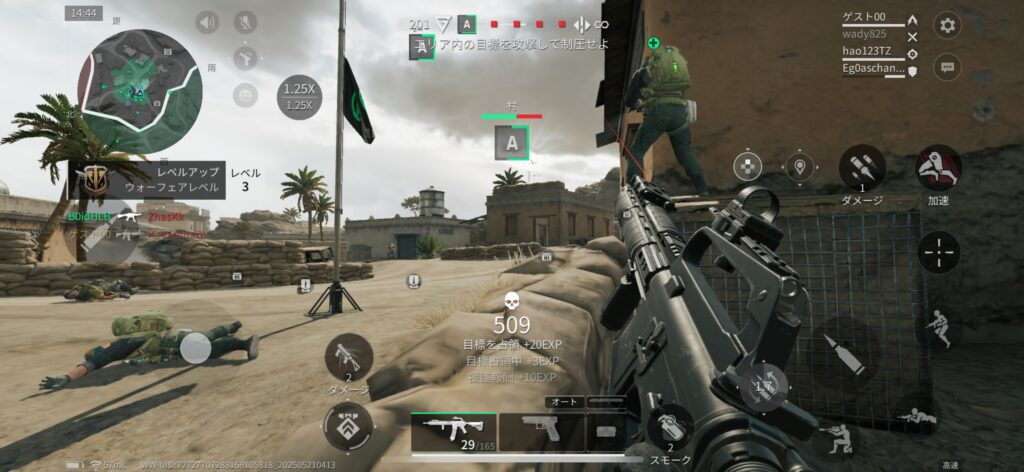The height and width of the screenshot is (472, 1024).
Task: Select the assault rifle weapon slot
Action: pyautogui.click(x=453, y=432)
